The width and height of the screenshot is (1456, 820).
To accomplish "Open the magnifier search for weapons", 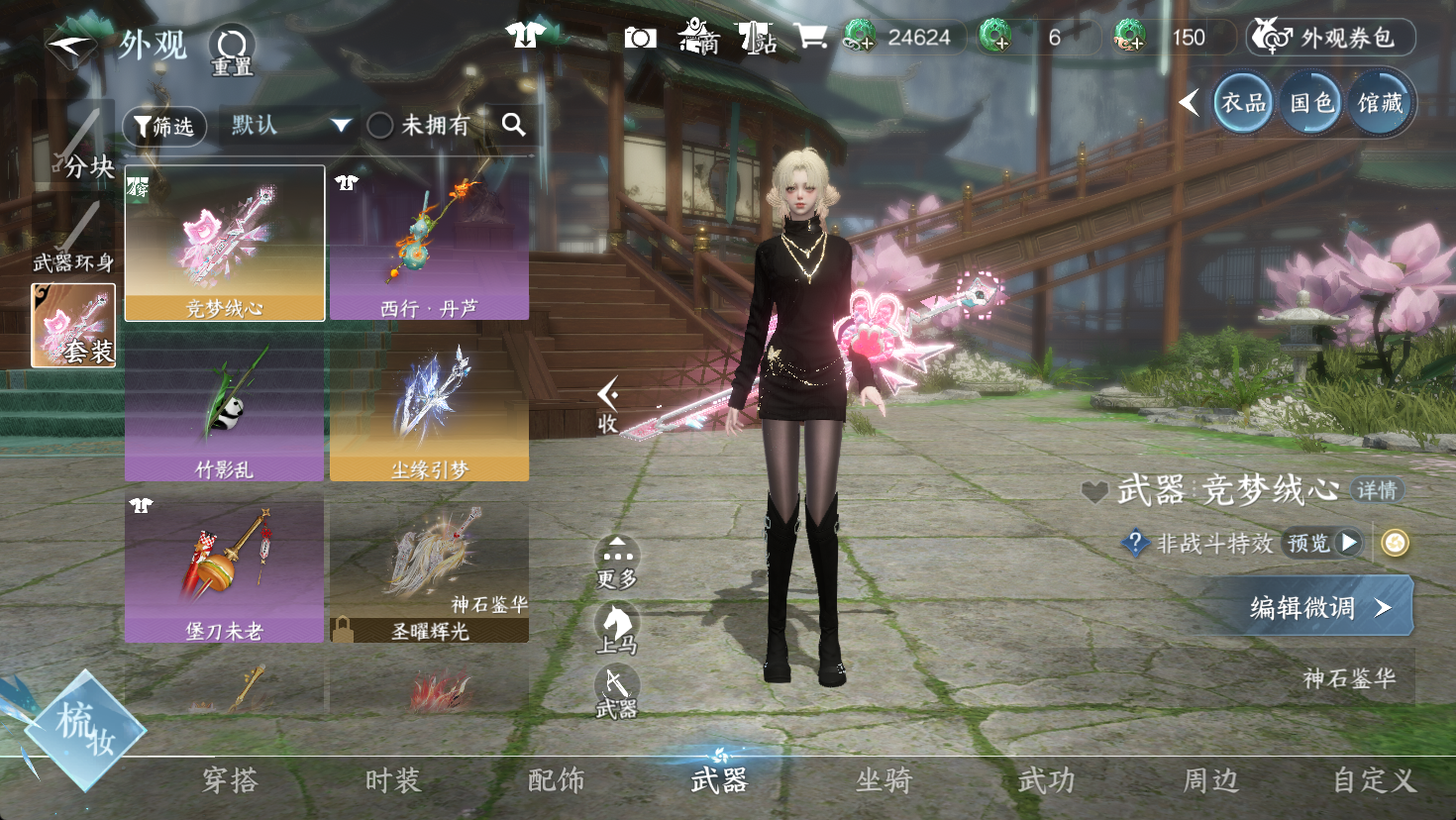I will (513, 124).
